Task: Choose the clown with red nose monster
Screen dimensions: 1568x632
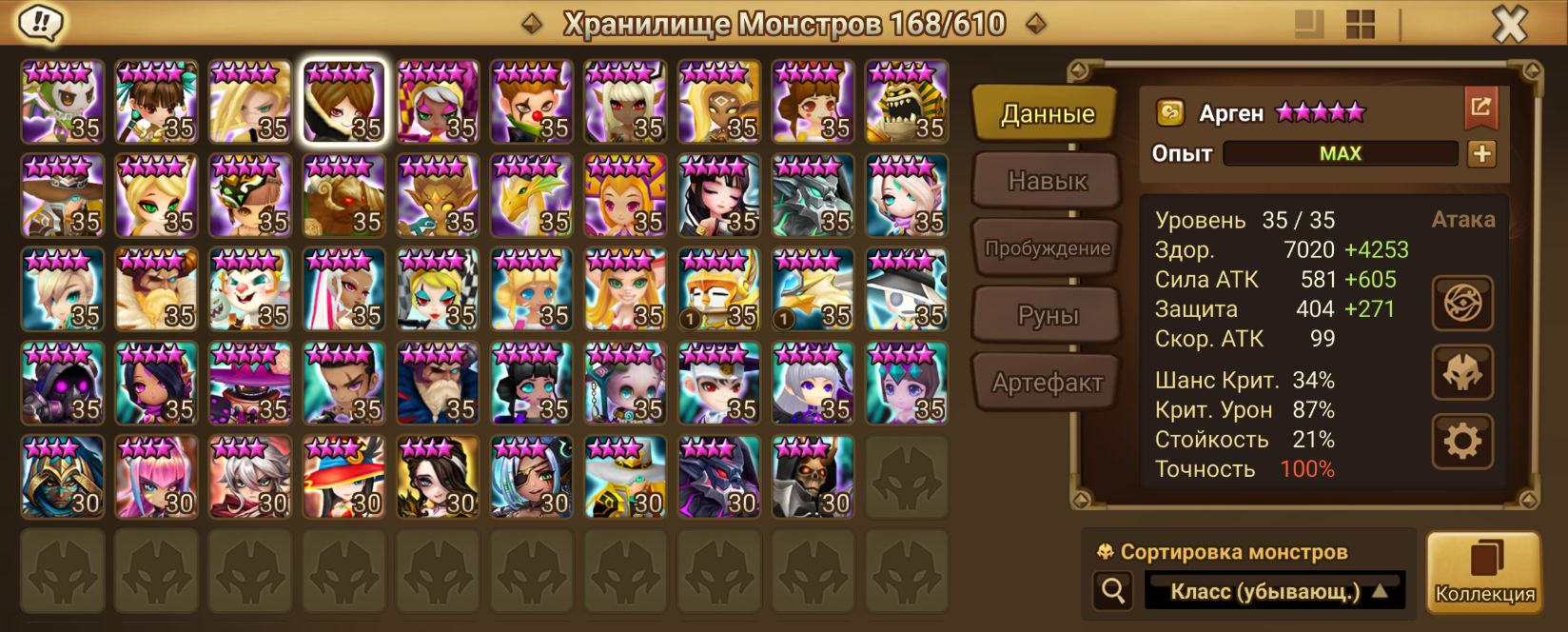Action: pyautogui.click(x=531, y=102)
